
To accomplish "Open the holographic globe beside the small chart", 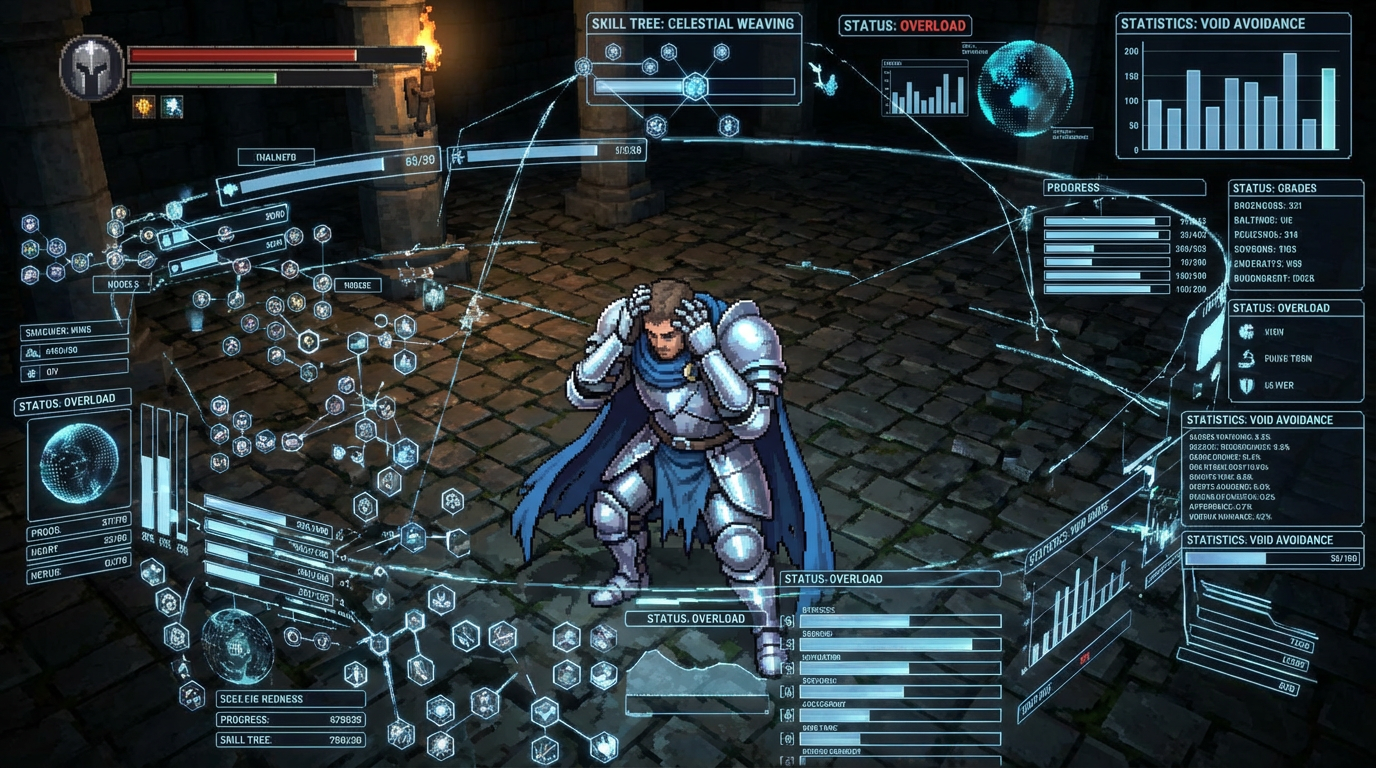I will [x=1024, y=88].
